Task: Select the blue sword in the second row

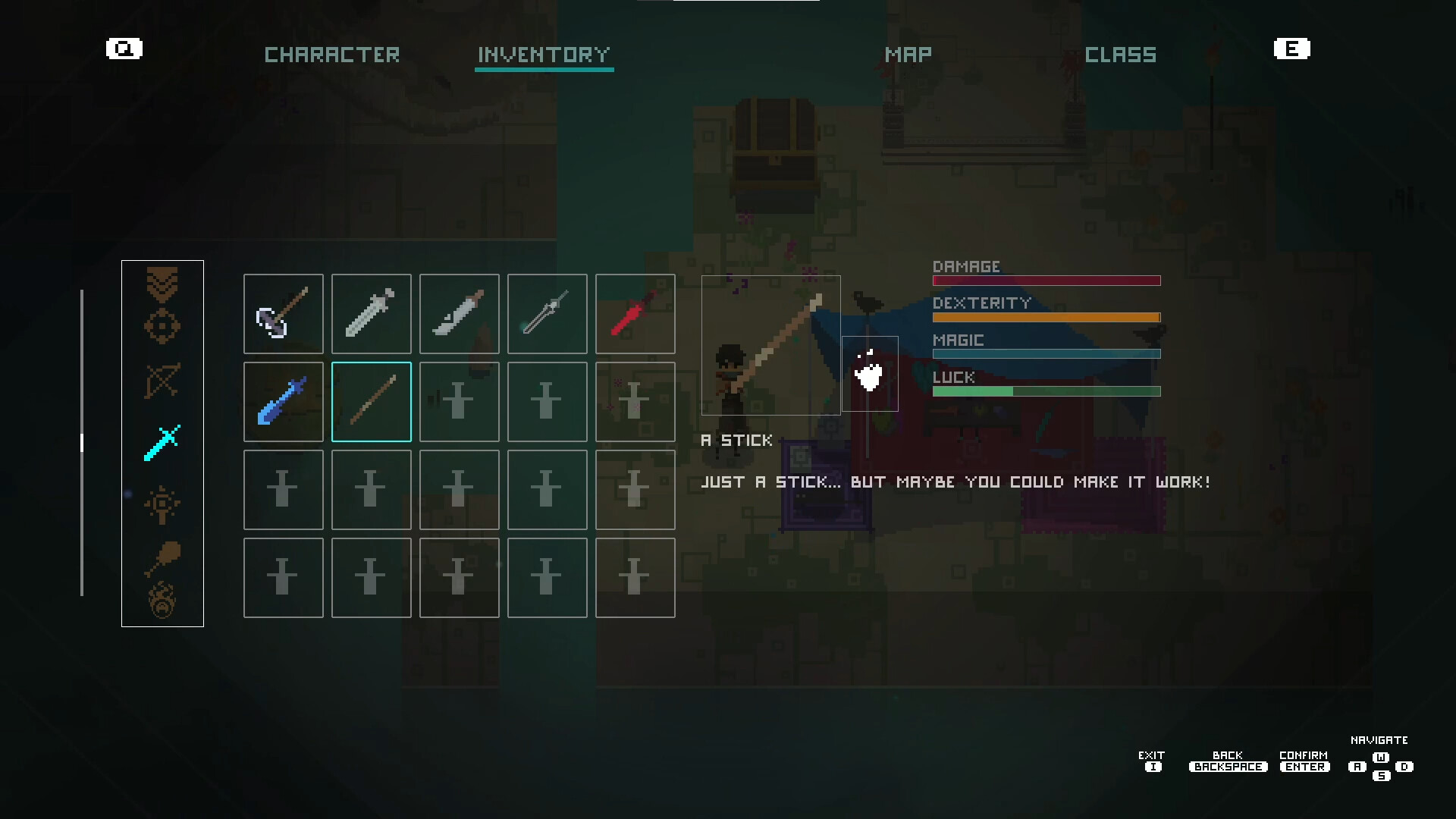Action: click(x=283, y=402)
